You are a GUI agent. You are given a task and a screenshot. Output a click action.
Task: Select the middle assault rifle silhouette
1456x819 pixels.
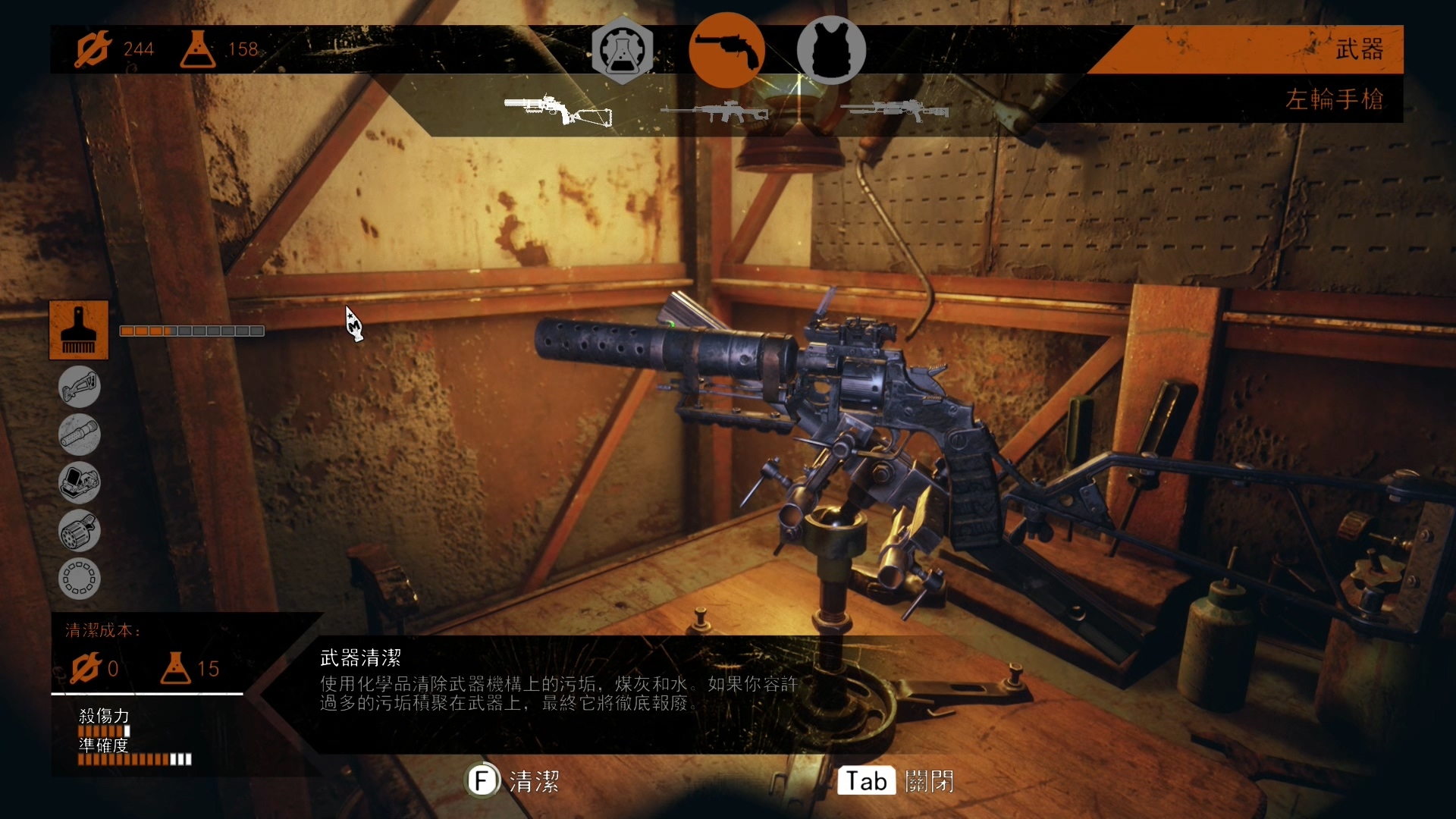717,110
